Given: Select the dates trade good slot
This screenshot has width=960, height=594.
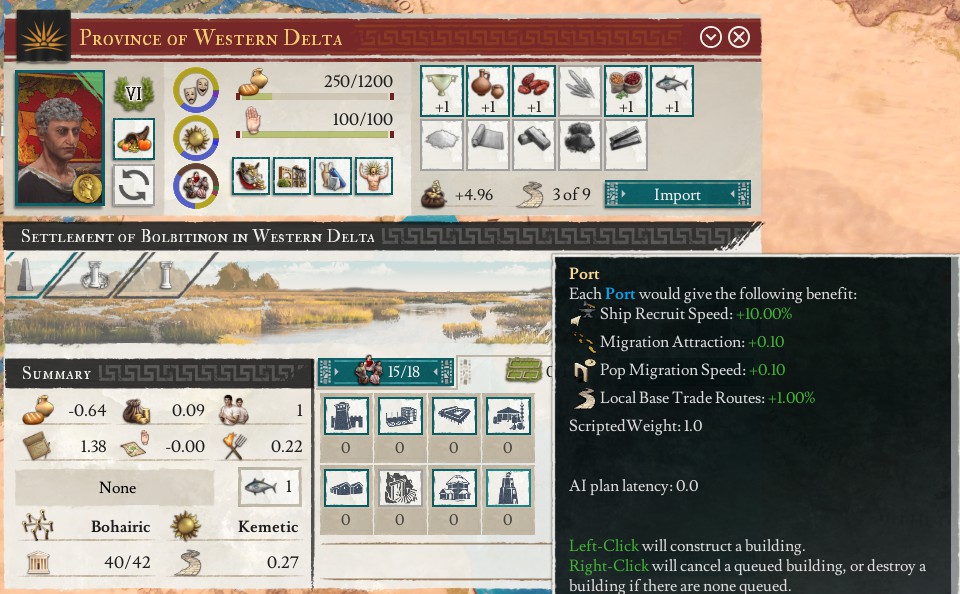Looking at the screenshot, I should pyautogui.click(x=533, y=90).
